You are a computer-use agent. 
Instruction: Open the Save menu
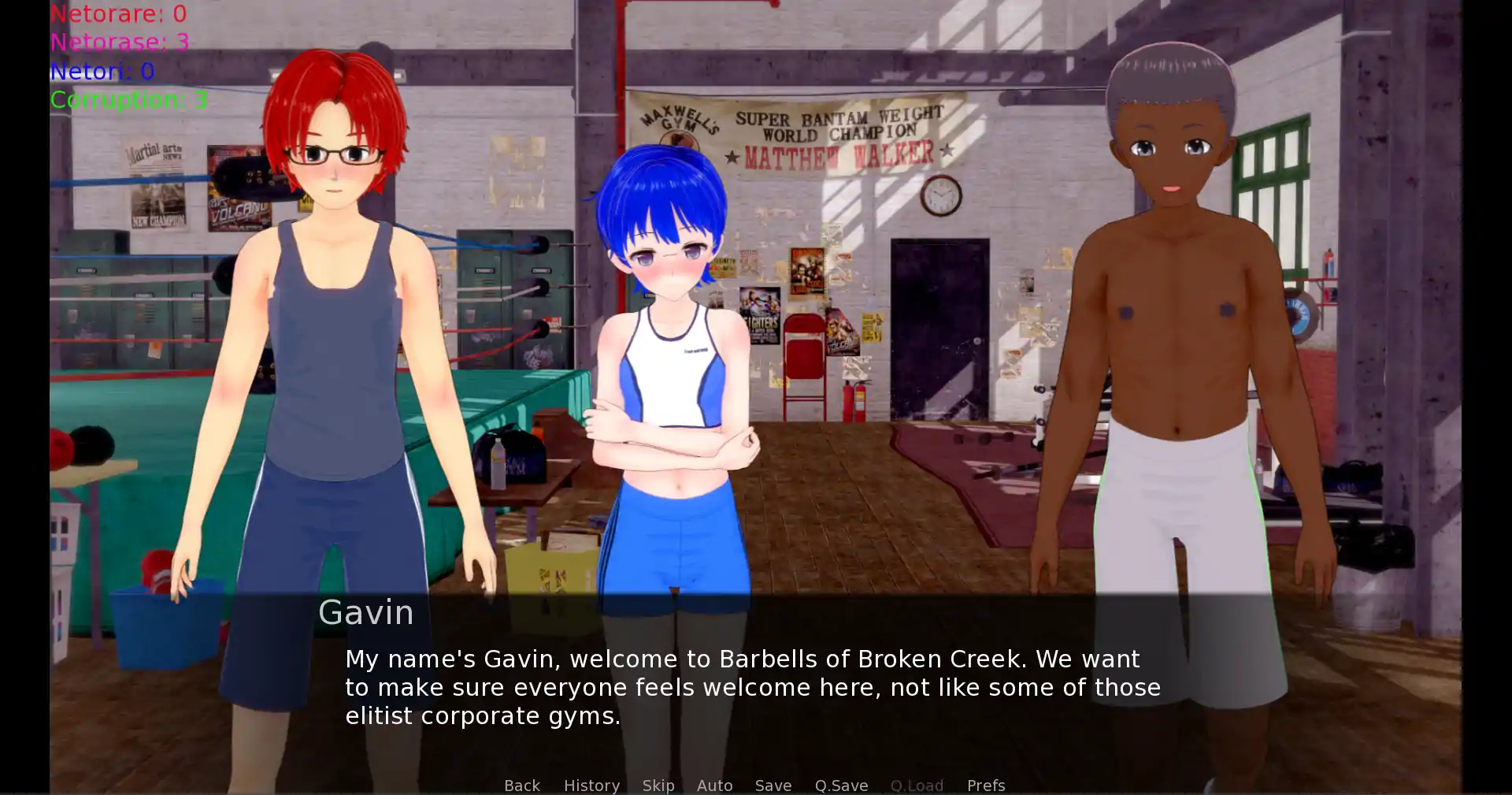click(773, 785)
